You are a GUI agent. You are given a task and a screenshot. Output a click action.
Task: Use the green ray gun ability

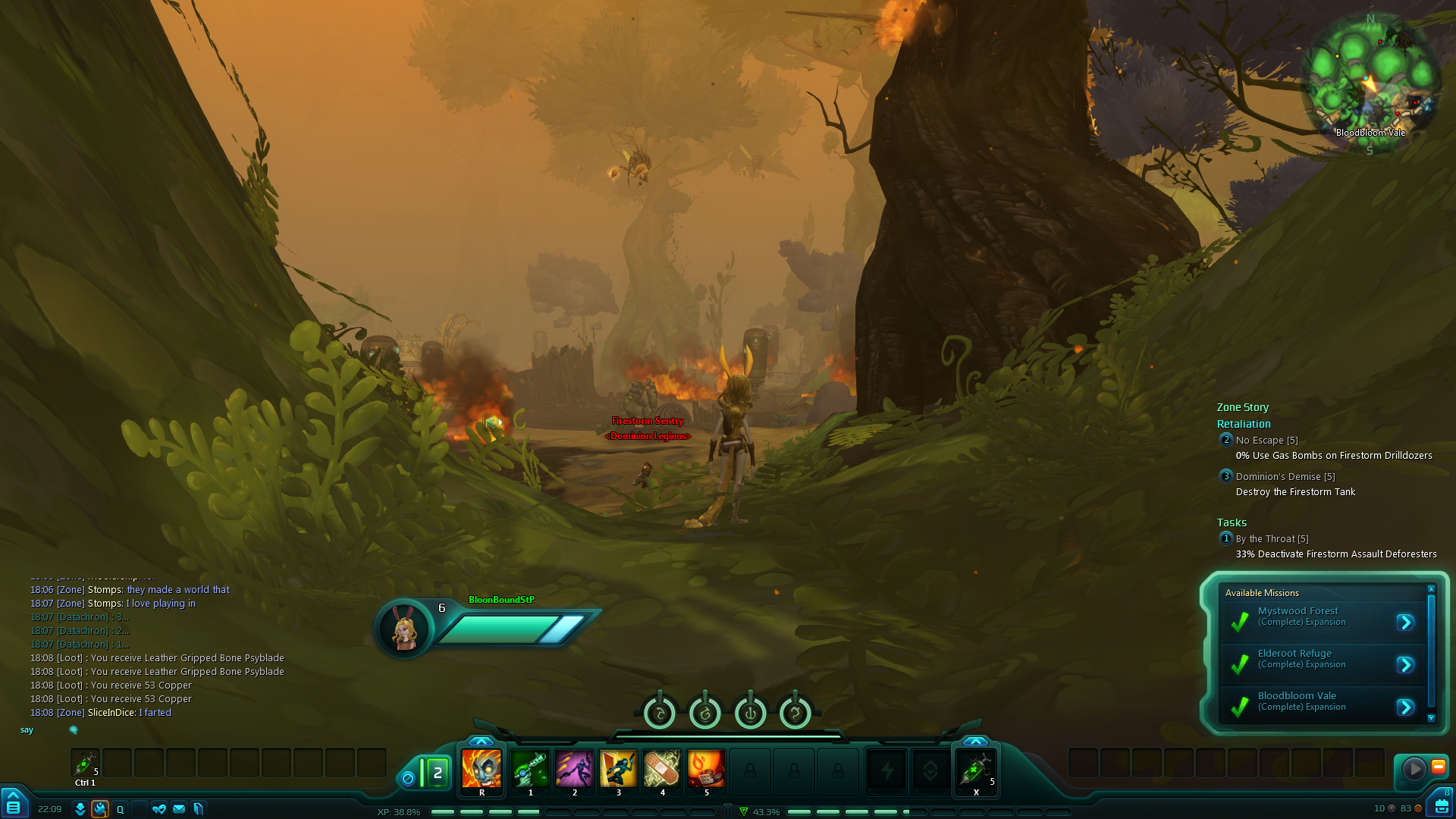[530, 769]
